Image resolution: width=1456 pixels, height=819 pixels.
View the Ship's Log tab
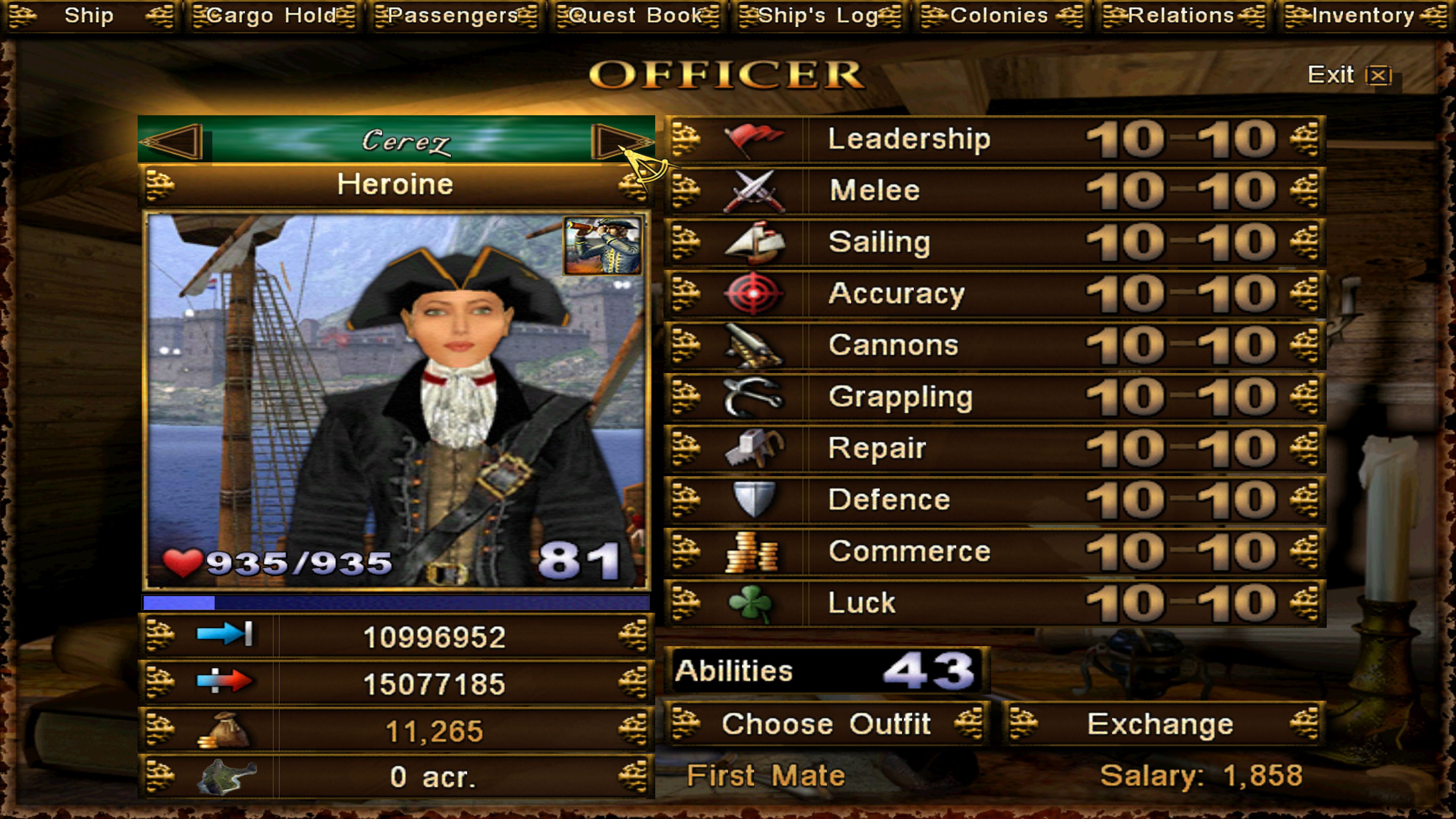pos(819,16)
